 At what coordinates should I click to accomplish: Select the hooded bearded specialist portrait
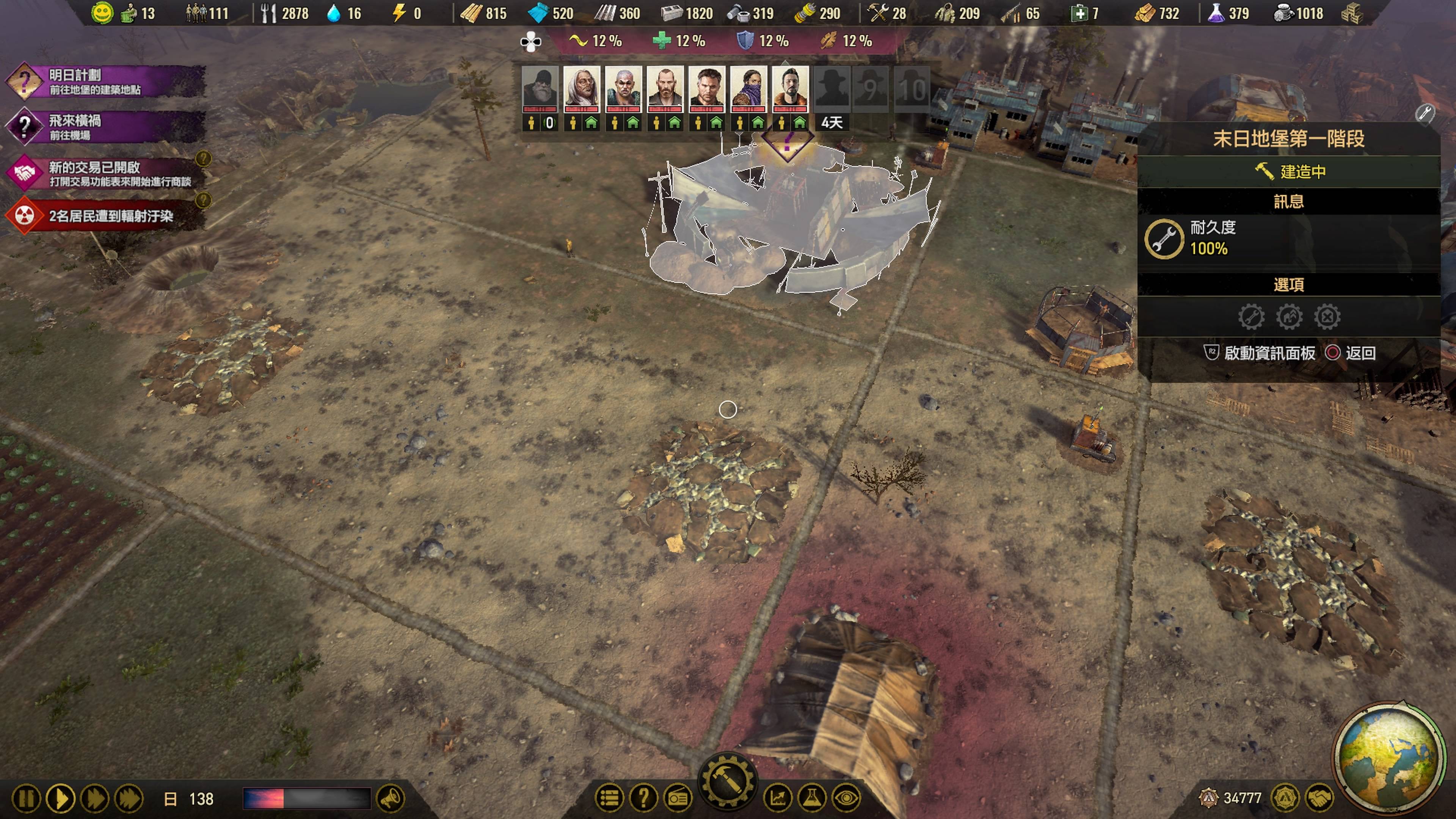click(x=539, y=88)
